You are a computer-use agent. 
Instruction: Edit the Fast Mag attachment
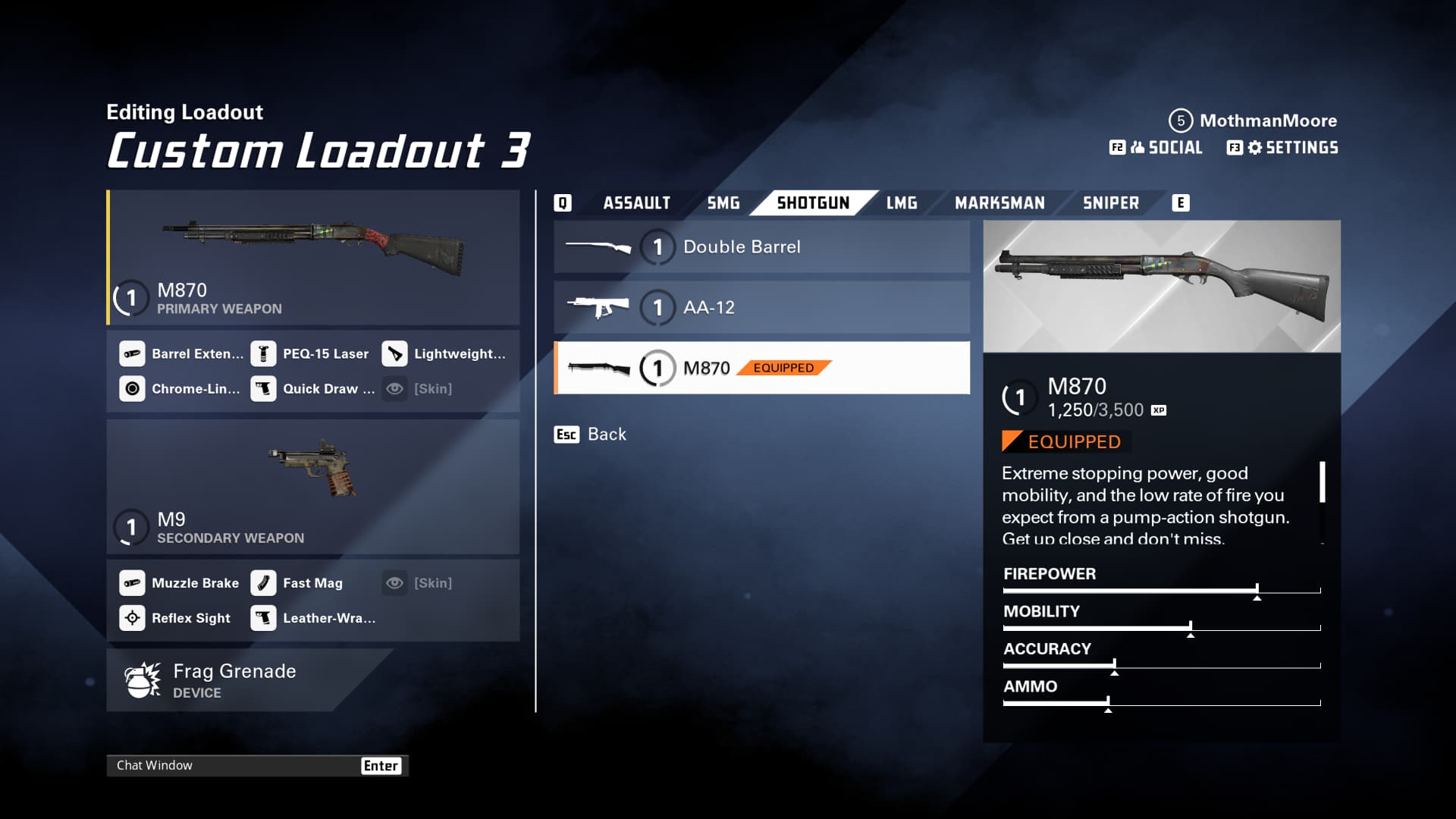point(298,583)
